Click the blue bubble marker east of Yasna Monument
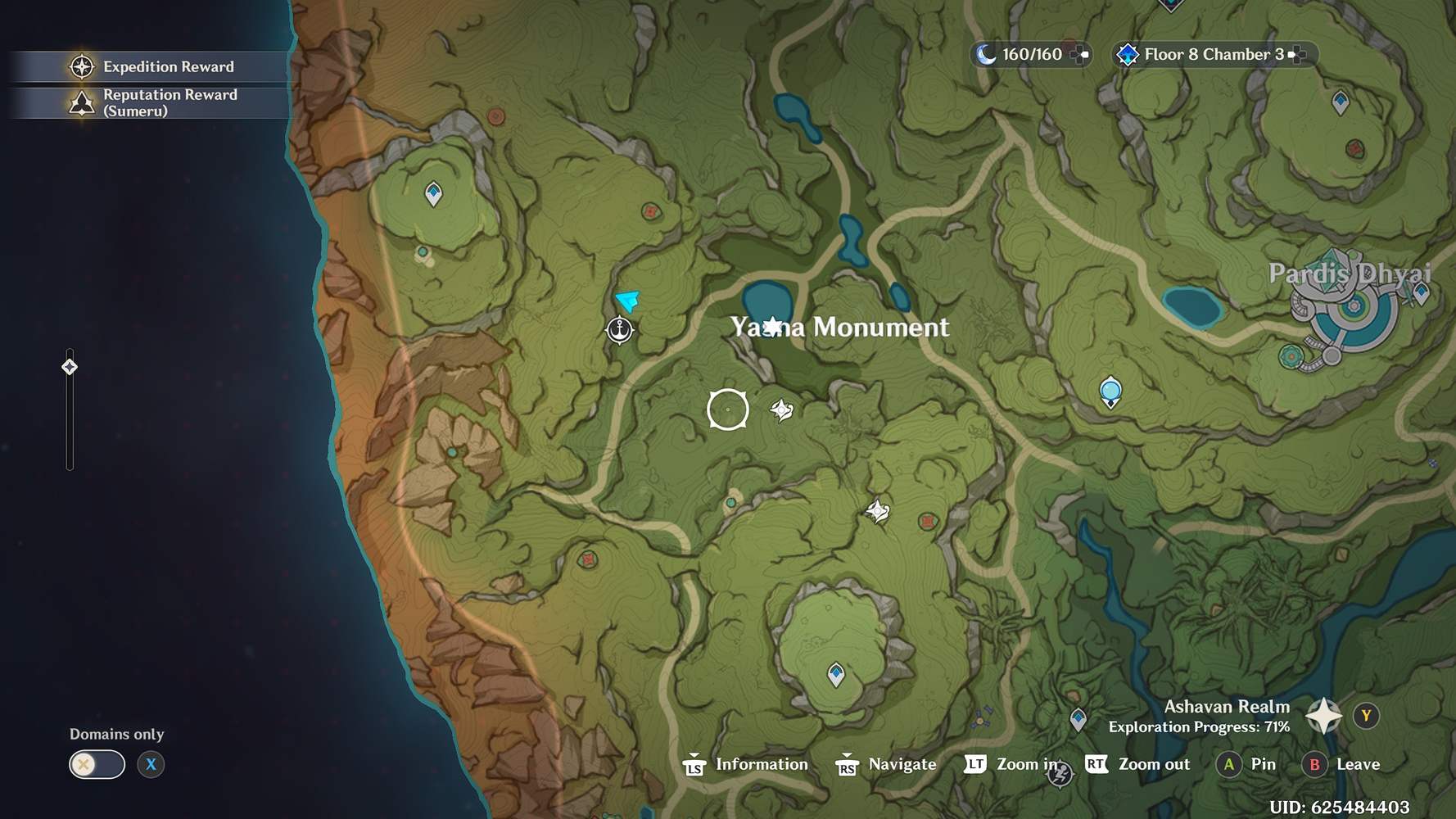Screen dimensions: 1456x819 pyautogui.click(x=1110, y=391)
